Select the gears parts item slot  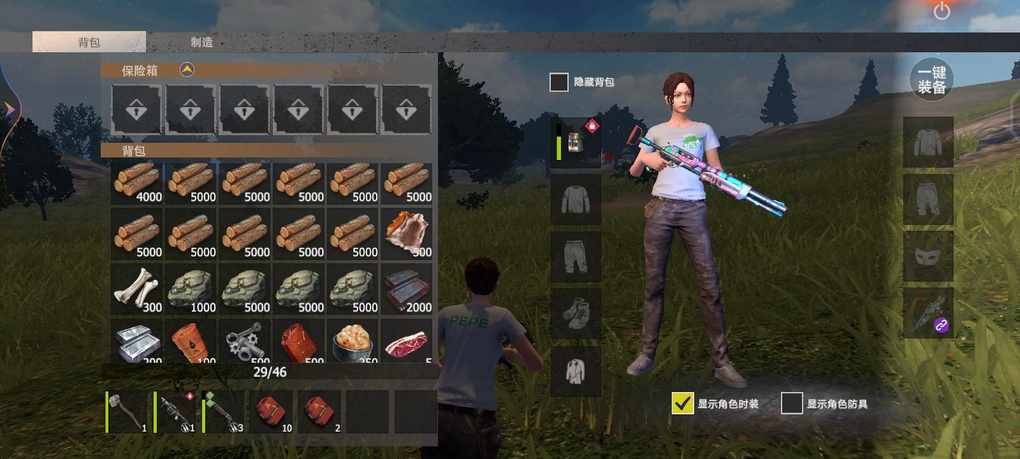pyautogui.click(x=245, y=342)
